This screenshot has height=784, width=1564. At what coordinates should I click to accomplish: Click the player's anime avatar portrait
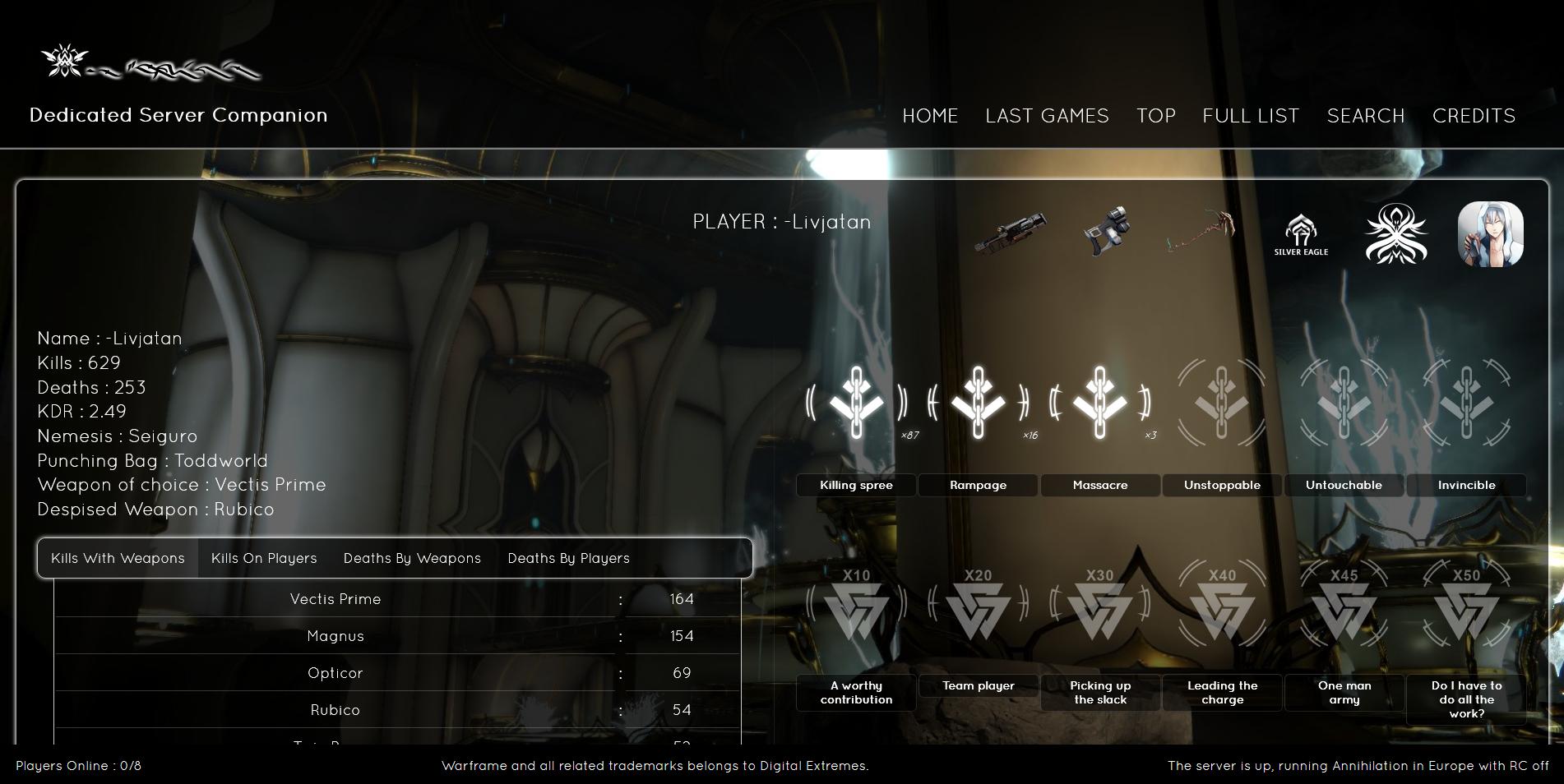[x=1490, y=235]
